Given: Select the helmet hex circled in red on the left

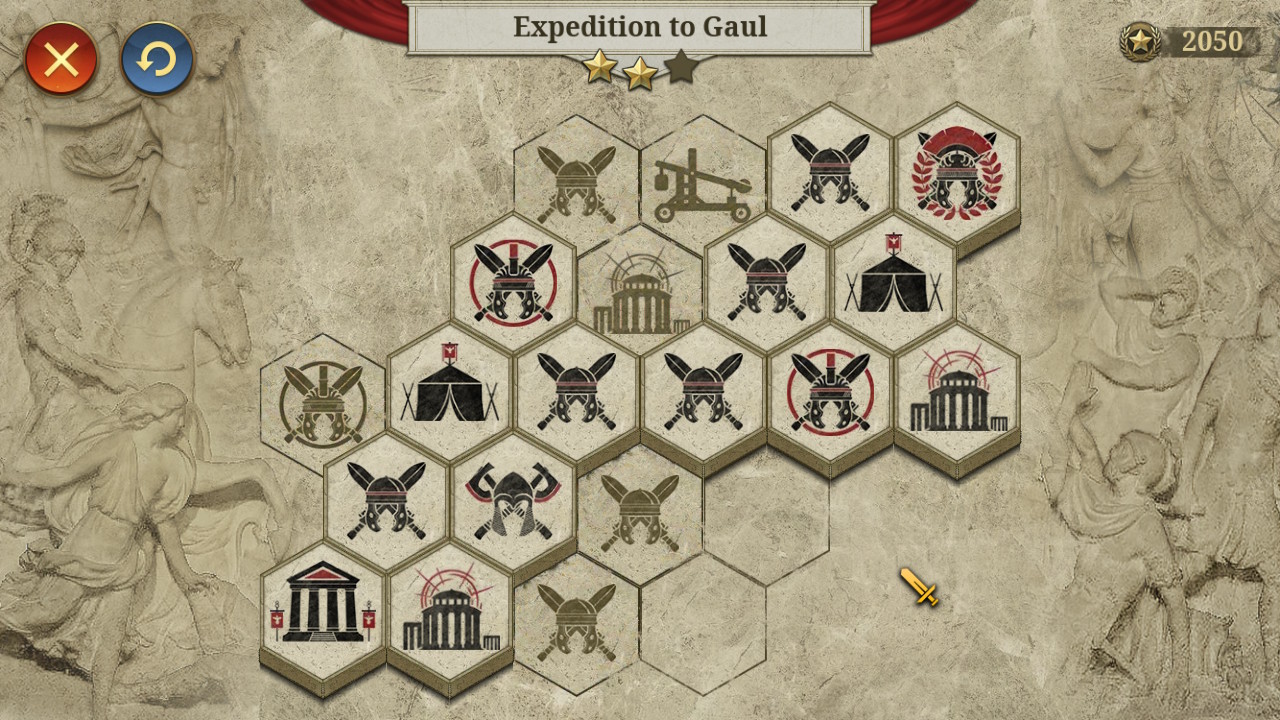Looking at the screenshot, I should coord(512,285).
